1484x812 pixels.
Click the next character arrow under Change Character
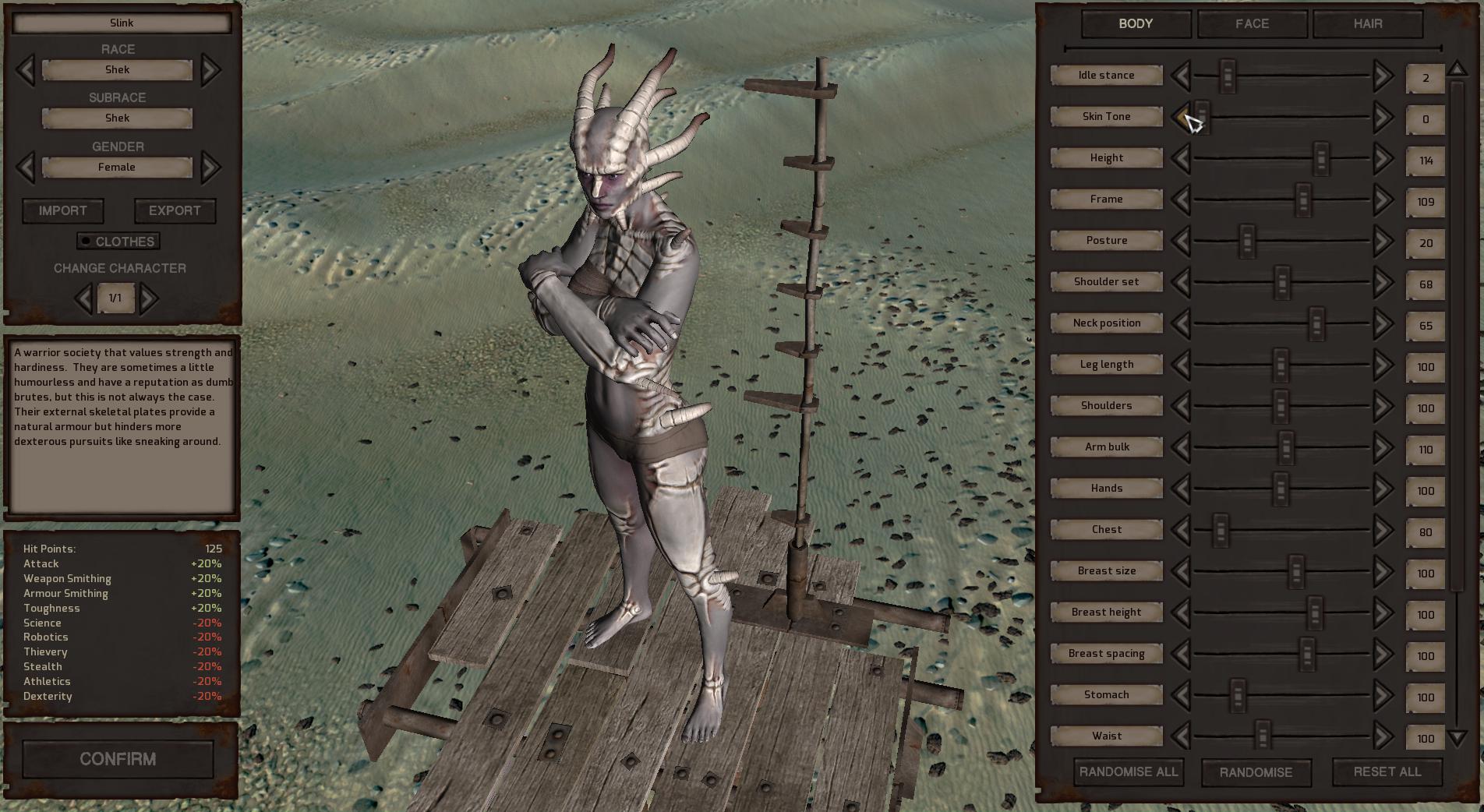click(x=150, y=298)
